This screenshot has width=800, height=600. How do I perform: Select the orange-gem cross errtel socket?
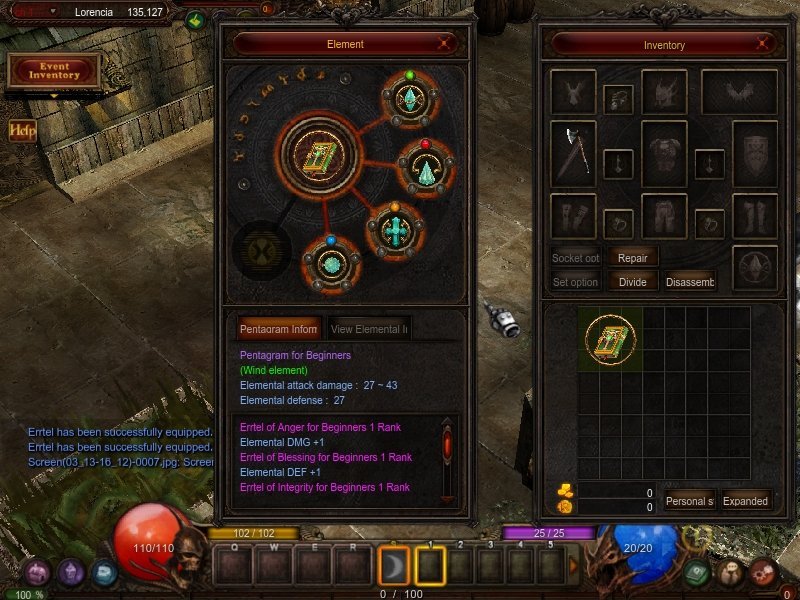click(395, 230)
